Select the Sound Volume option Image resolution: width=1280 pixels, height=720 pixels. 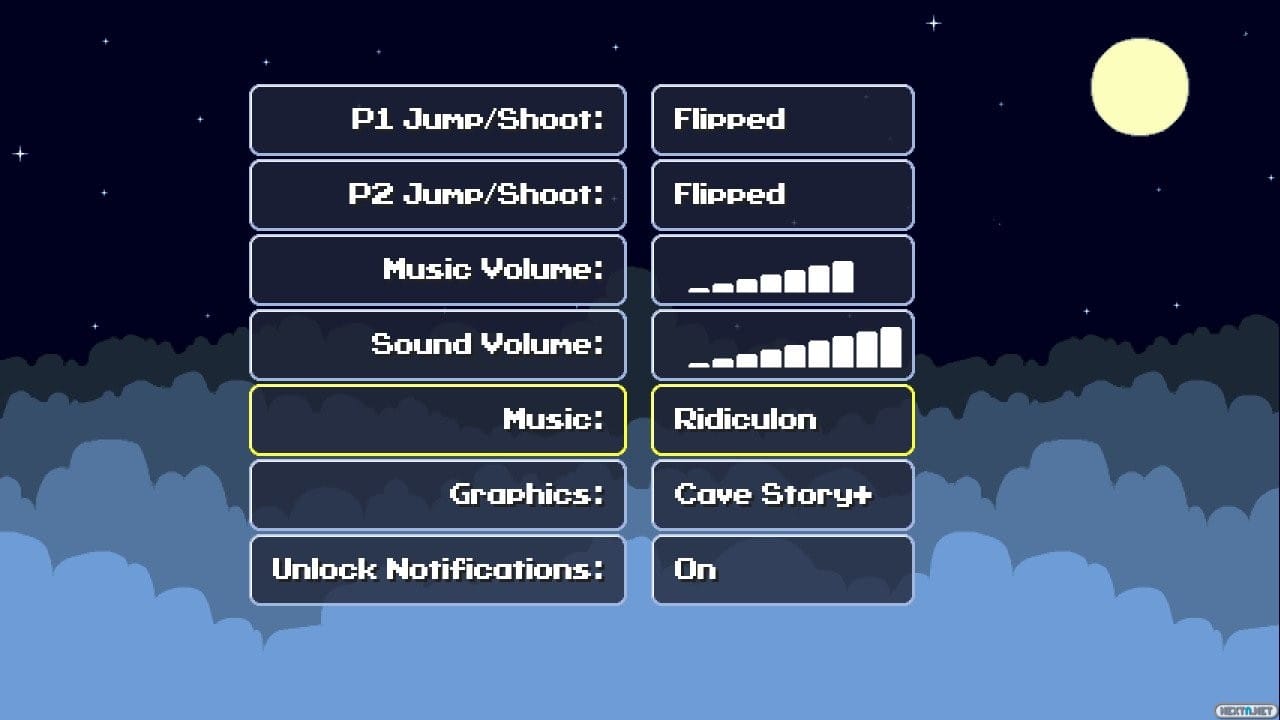coord(437,345)
